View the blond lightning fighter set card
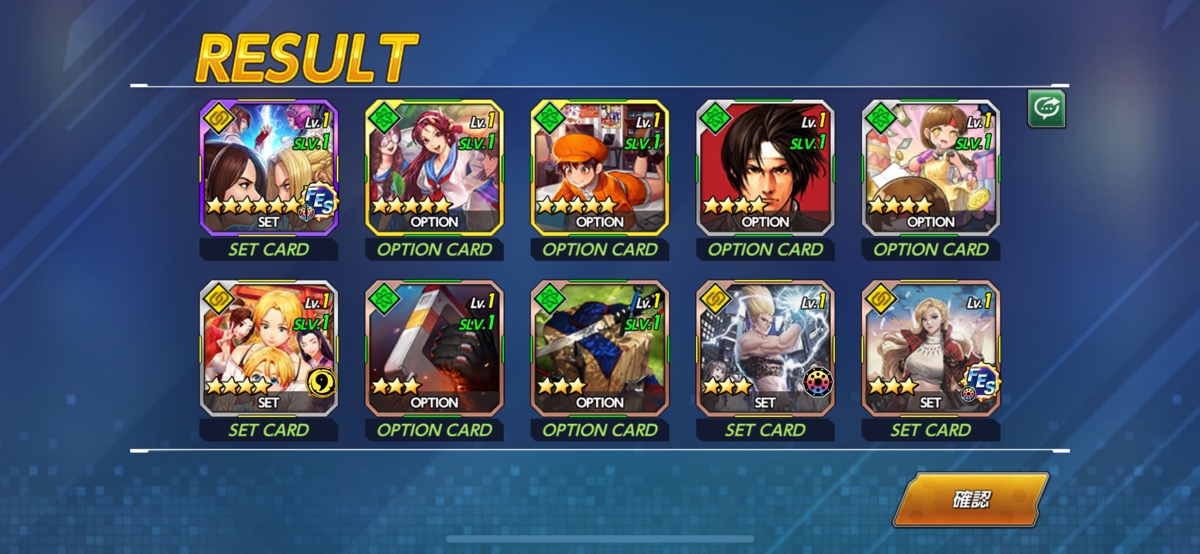This screenshot has width=1200, height=554. point(765,347)
